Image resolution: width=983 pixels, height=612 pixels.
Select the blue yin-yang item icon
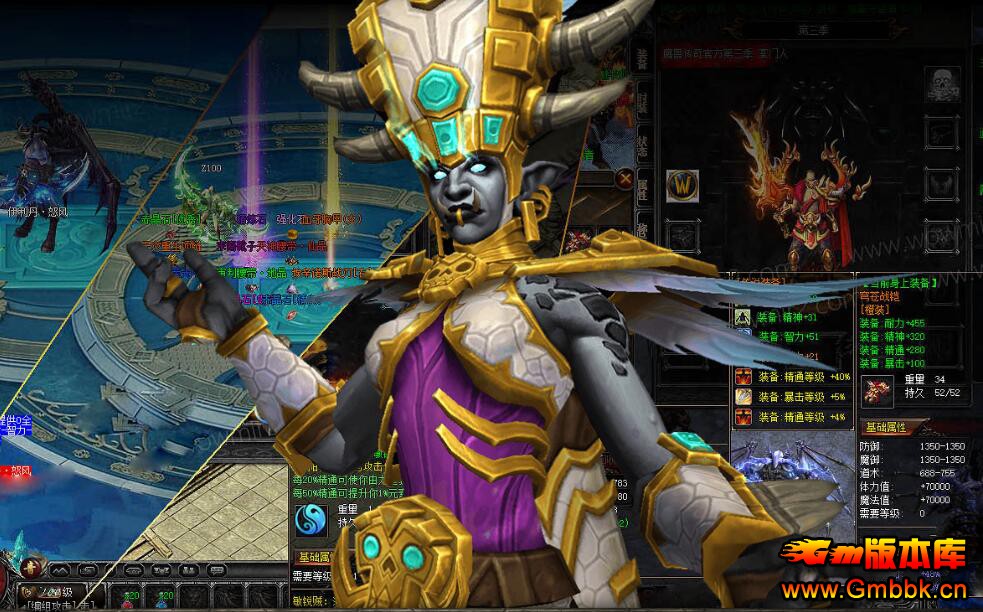pos(310,520)
